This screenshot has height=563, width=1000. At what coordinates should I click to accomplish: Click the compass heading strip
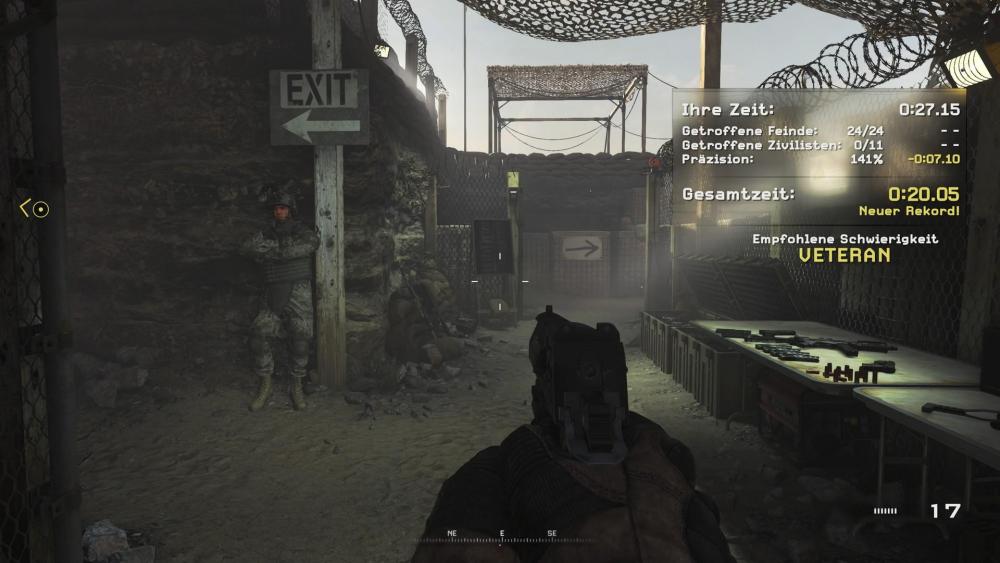501,537
